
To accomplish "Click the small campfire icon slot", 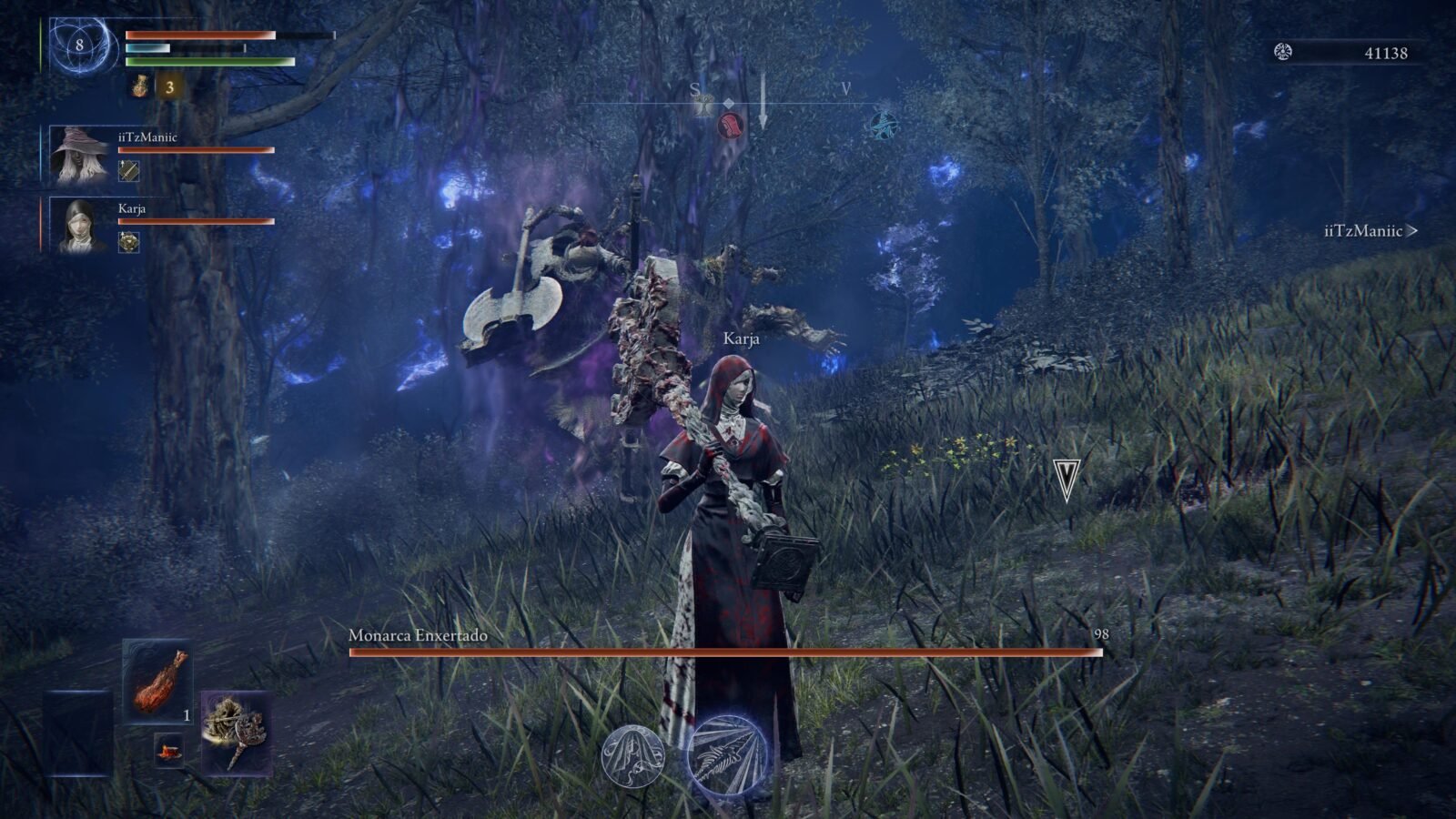I will (168, 750).
